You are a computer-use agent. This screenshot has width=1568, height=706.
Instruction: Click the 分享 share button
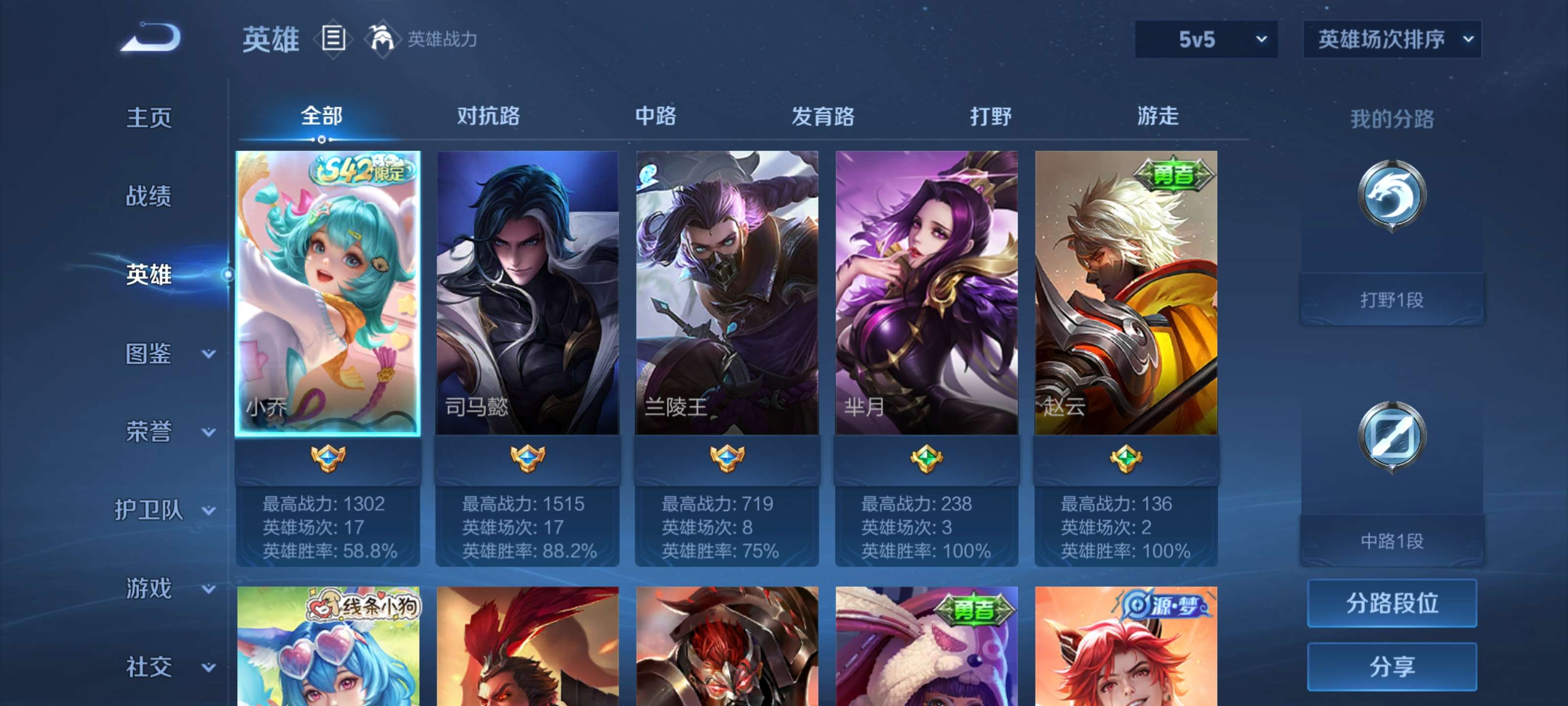tap(1393, 667)
